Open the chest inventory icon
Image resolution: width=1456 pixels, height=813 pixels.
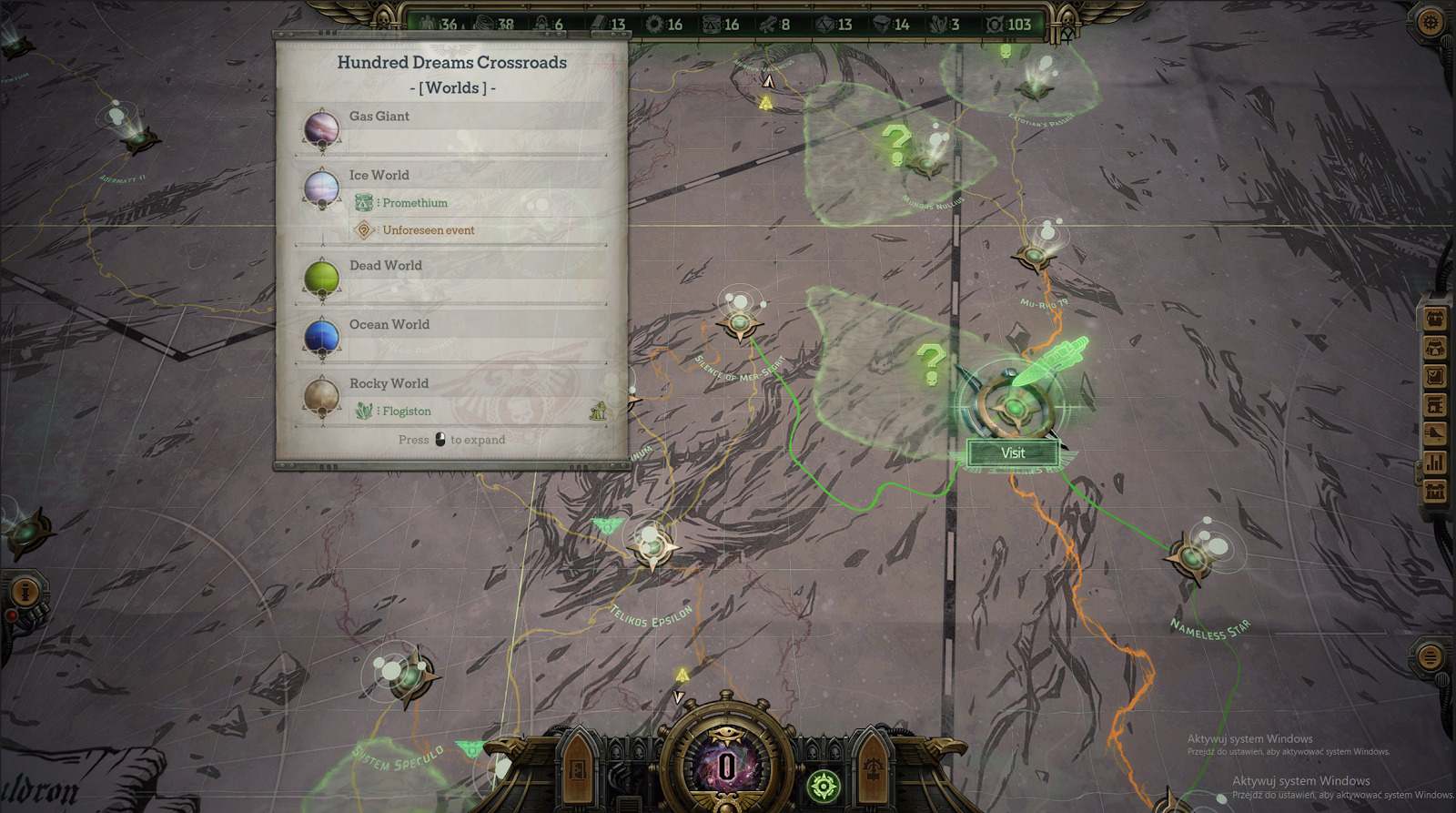tap(1435, 319)
